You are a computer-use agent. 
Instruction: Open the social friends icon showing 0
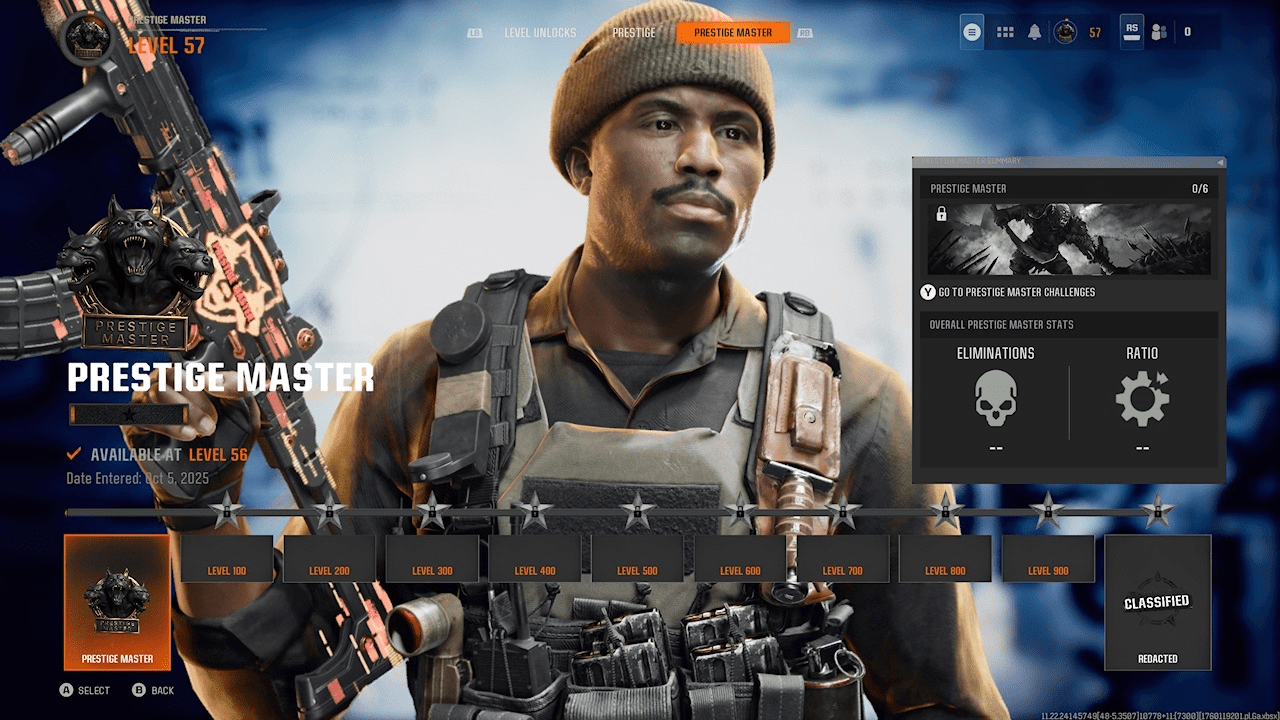(1159, 31)
